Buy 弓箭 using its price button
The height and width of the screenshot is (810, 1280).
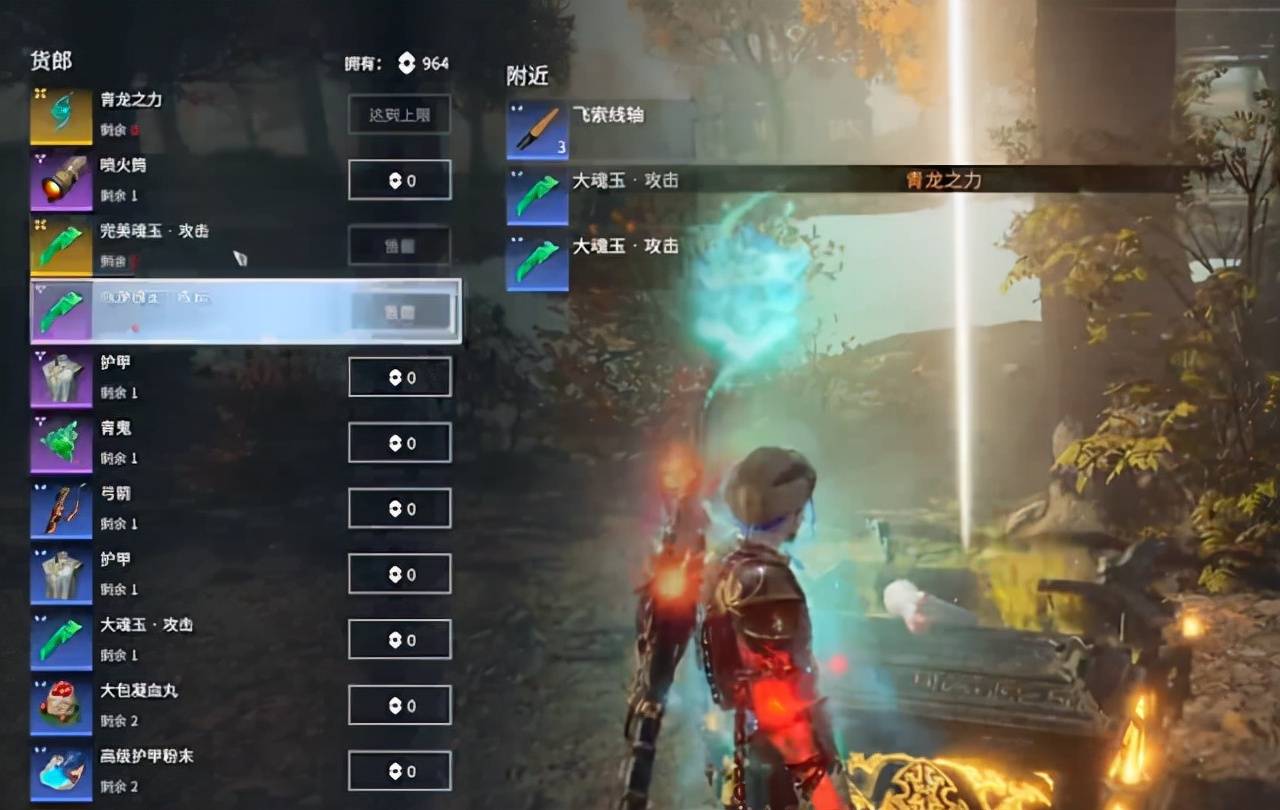(399, 509)
